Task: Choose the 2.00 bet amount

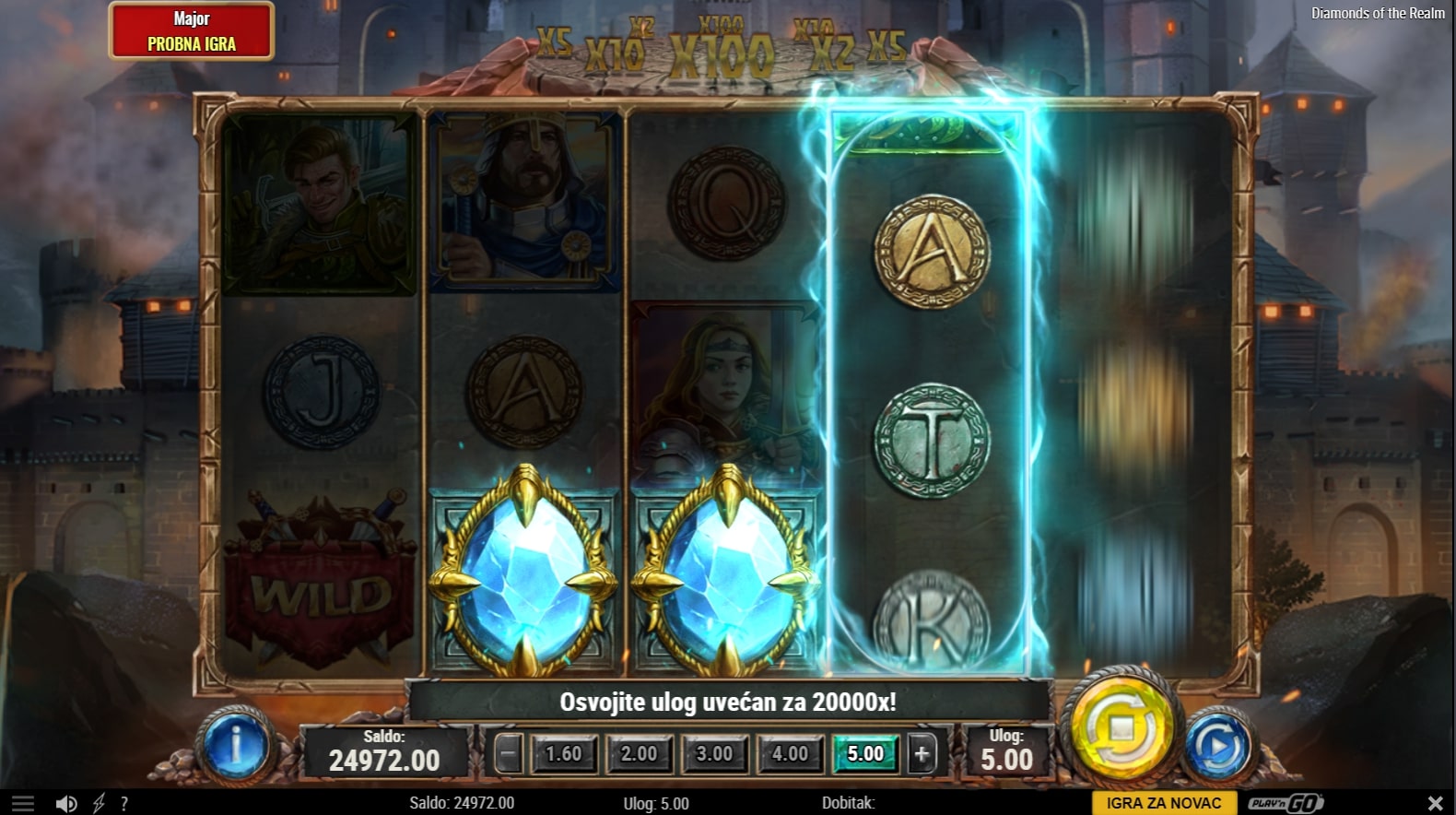Action: (639, 754)
